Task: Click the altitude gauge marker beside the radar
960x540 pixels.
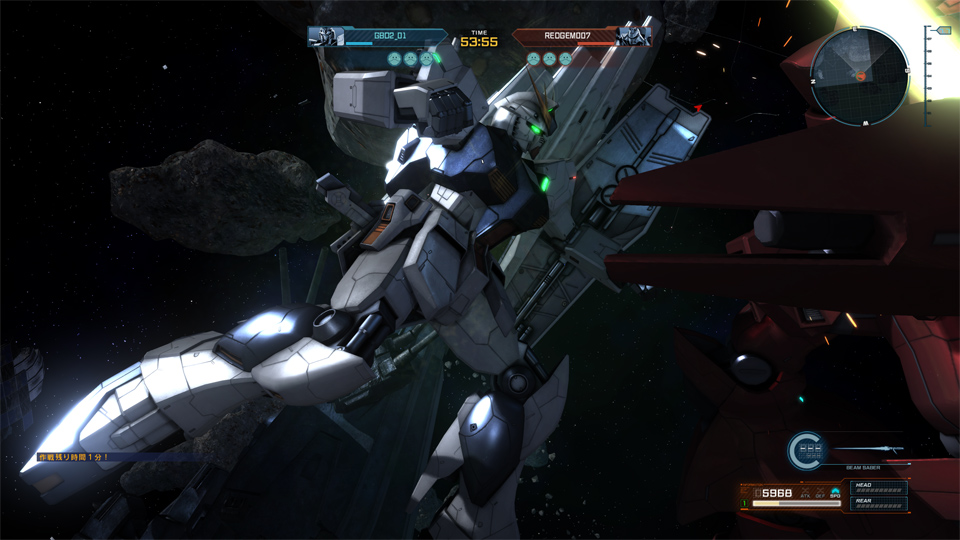Action: coord(942,31)
